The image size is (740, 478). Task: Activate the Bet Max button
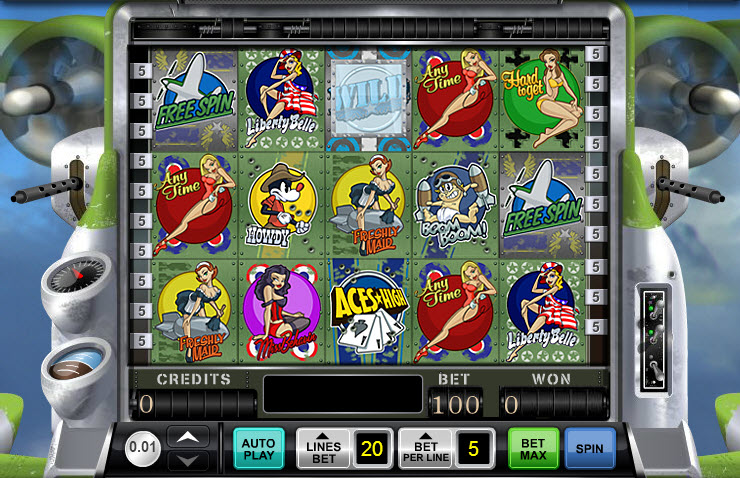coord(533,448)
